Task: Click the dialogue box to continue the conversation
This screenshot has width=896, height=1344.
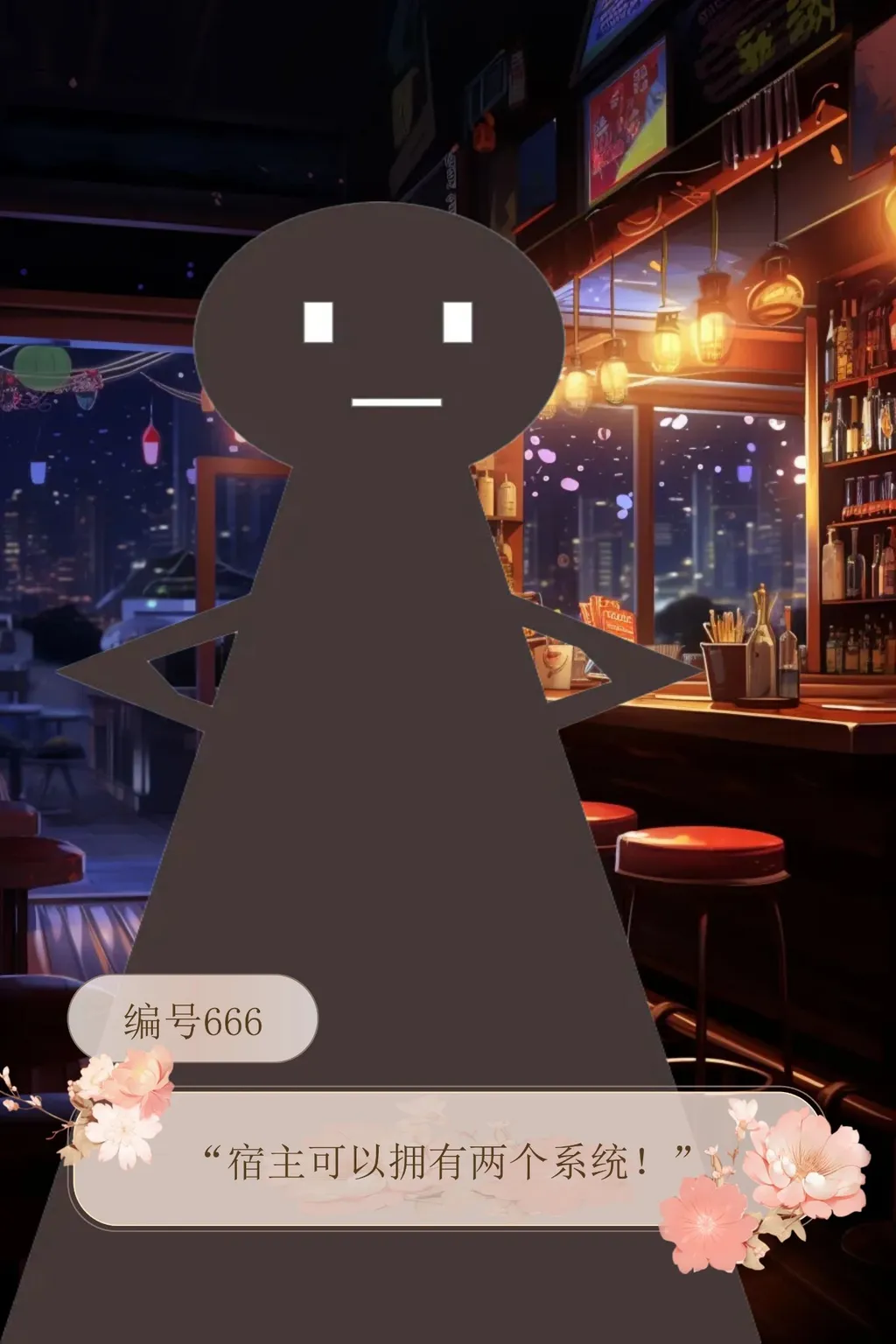Action: pos(446,1162)
